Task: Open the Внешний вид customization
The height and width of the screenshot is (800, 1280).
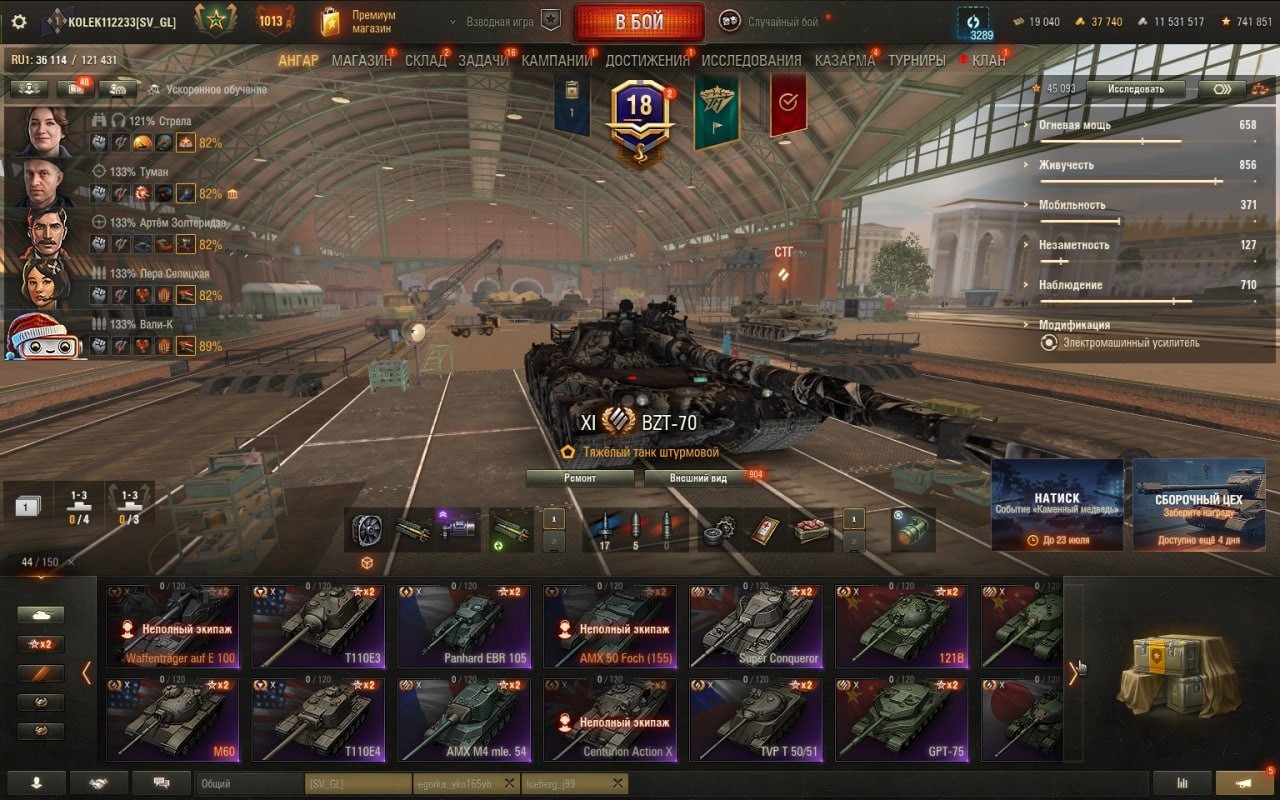Action: point(699,478)
